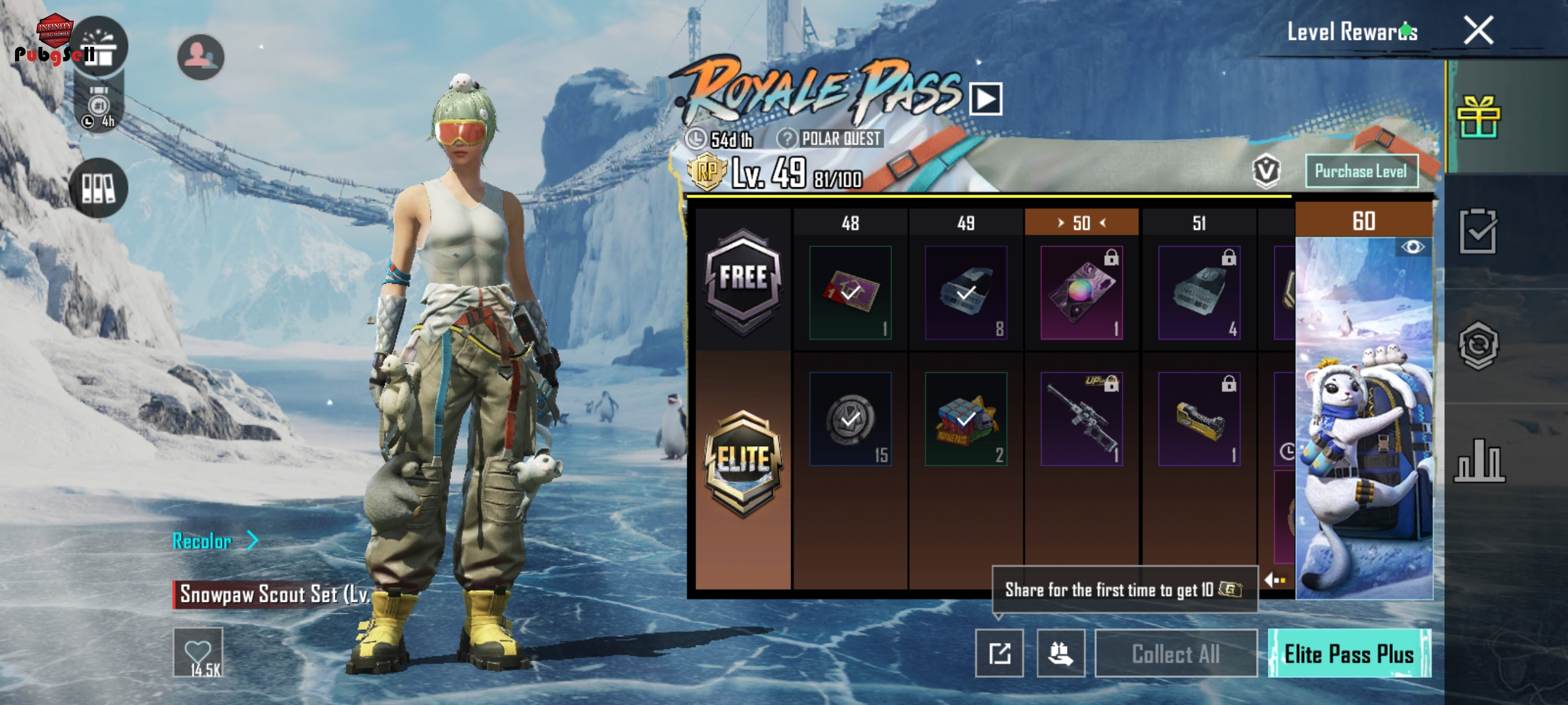Select the hexagon refresh tab

coord(1478,346)
